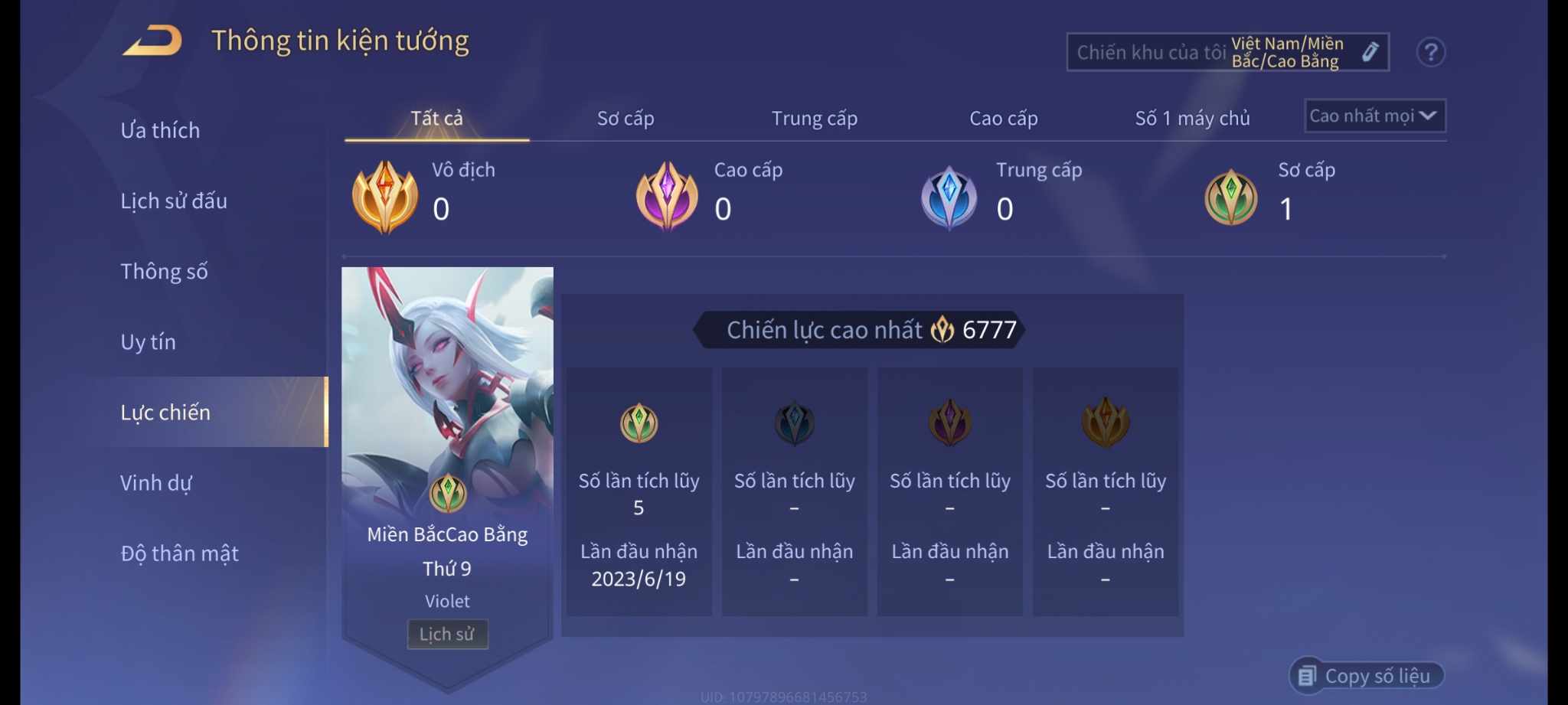Open the Ưa thích section
This screenshot has height=705, width=1568.
point(160,130)
